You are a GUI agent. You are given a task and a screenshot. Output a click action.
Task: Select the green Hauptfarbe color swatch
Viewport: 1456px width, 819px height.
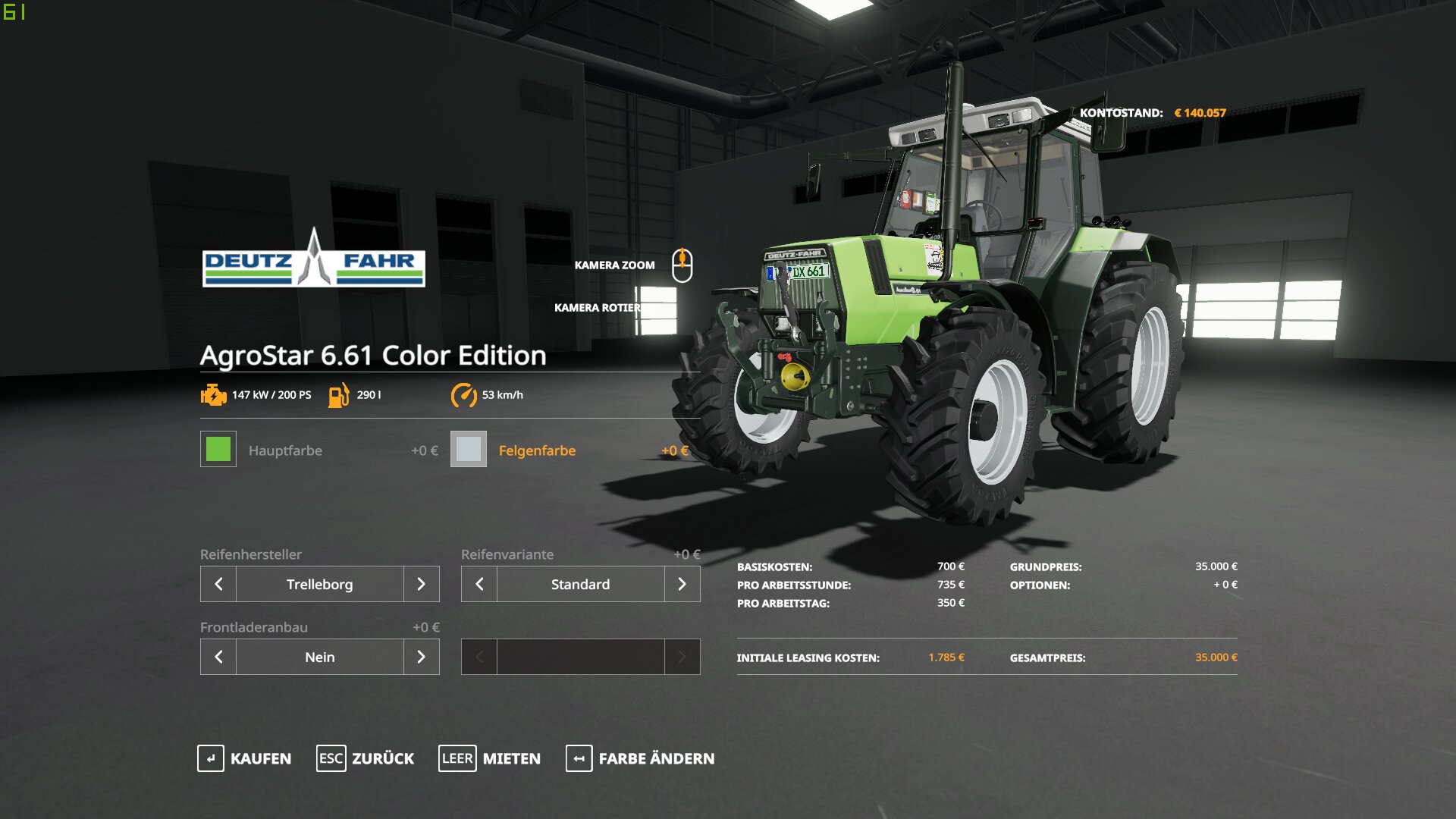(218, 449)
